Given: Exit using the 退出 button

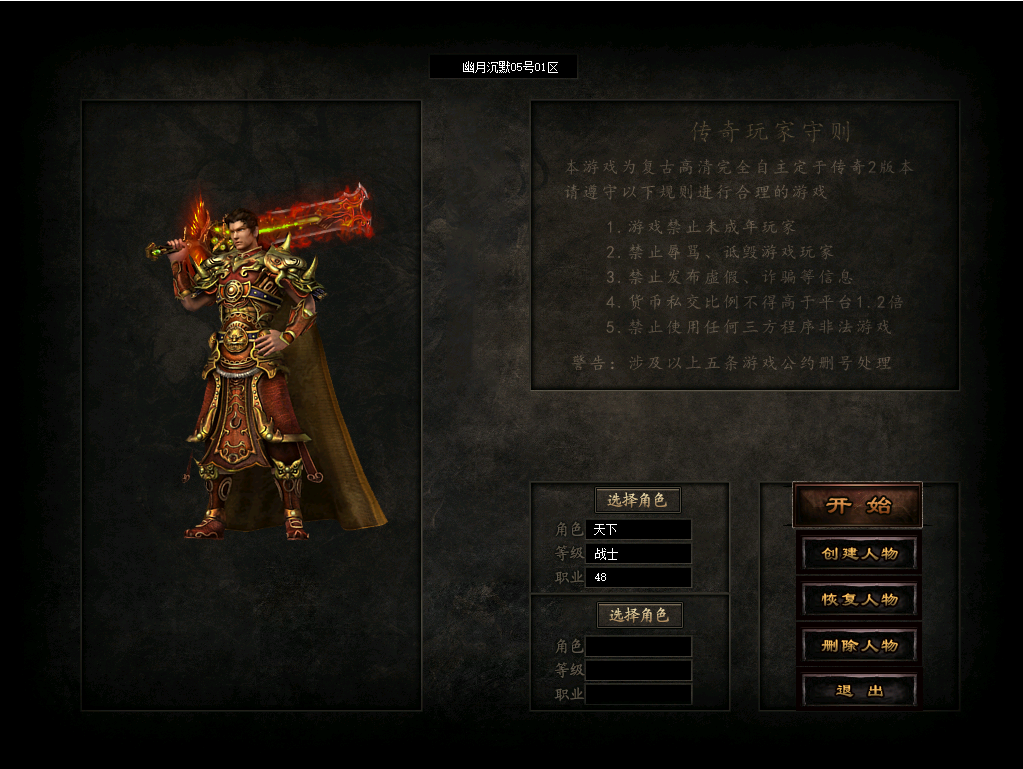Looking at the screenshot, I should [x=859, y=690].
